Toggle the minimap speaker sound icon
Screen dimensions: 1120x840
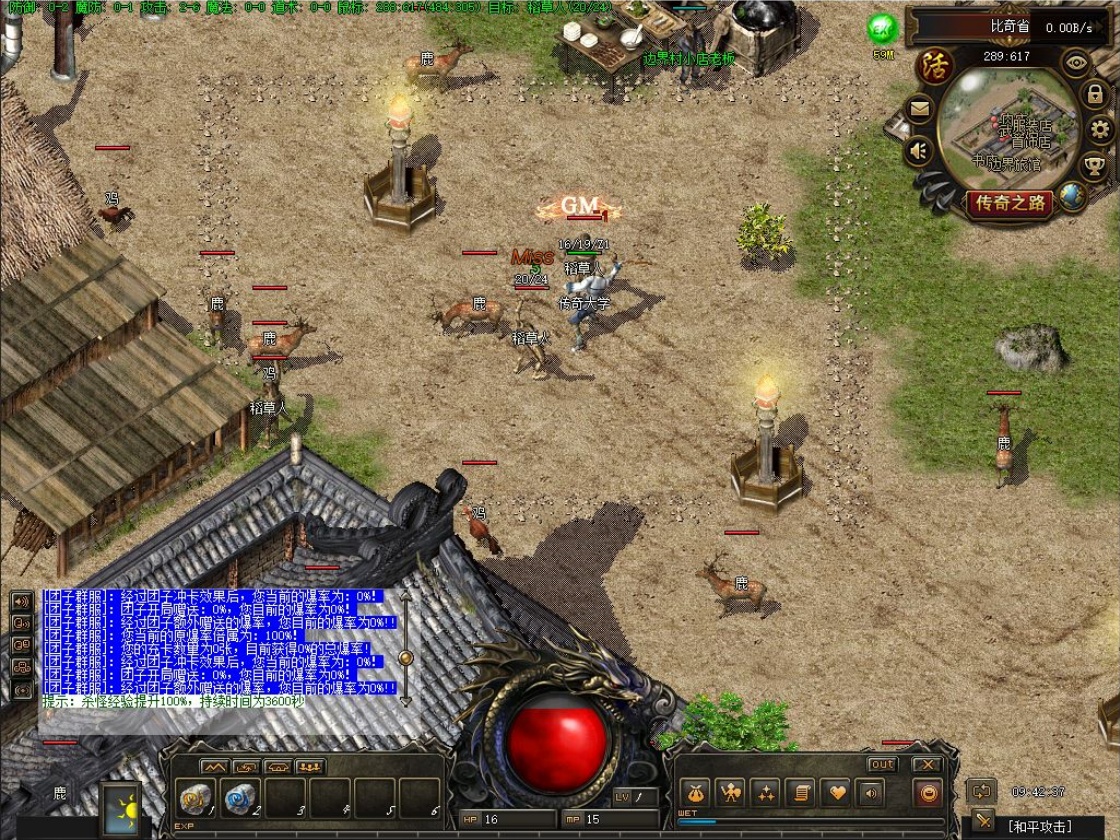(x=918, y=151)
